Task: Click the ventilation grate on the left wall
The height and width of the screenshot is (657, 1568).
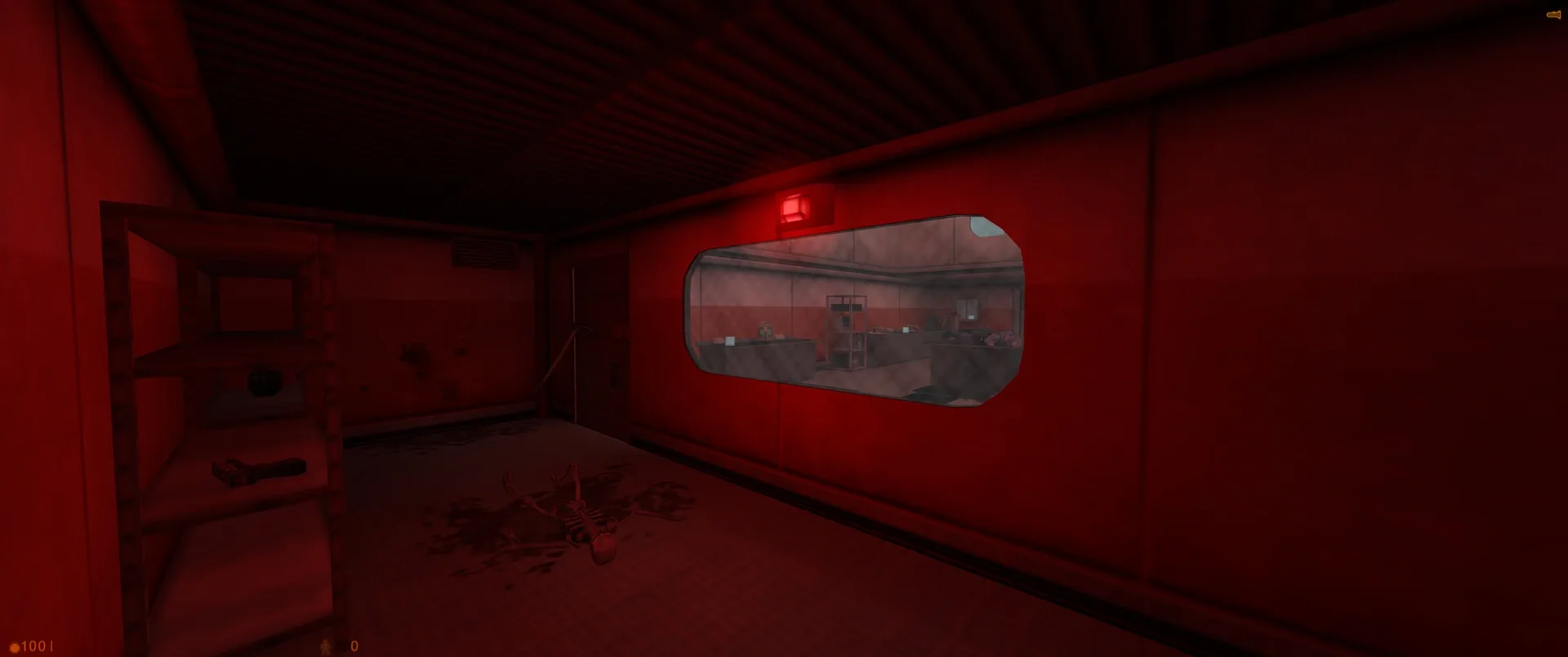Action: [x=483, y=251]
